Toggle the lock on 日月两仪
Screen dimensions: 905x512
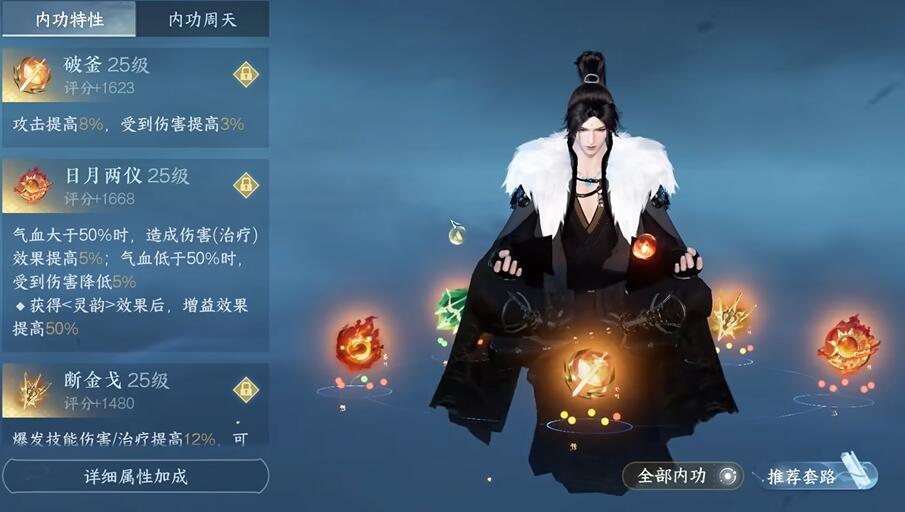pyautogui.click(x=245, y=185)
